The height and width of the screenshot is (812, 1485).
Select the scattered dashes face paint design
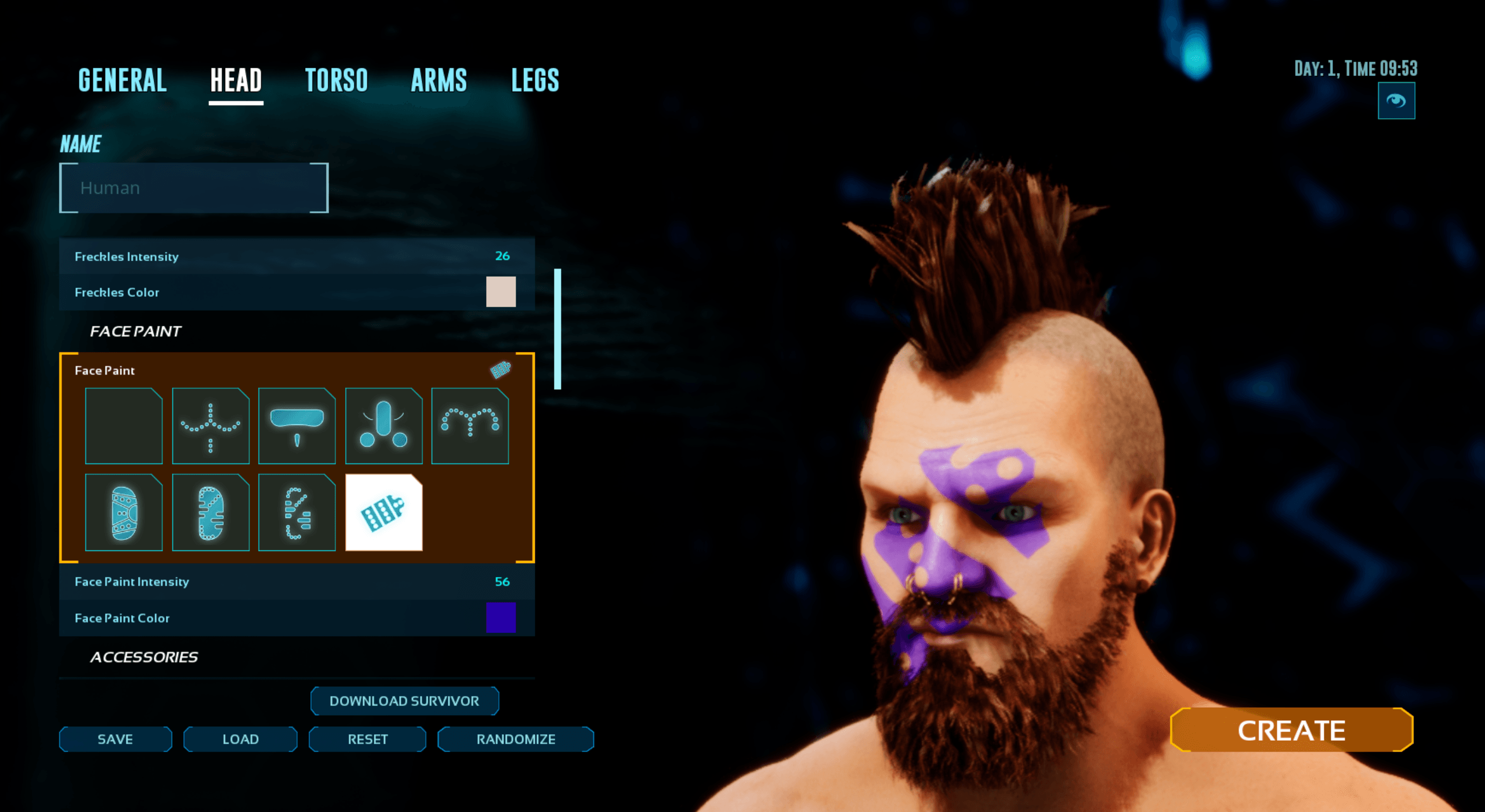click(x=296, y=513)
